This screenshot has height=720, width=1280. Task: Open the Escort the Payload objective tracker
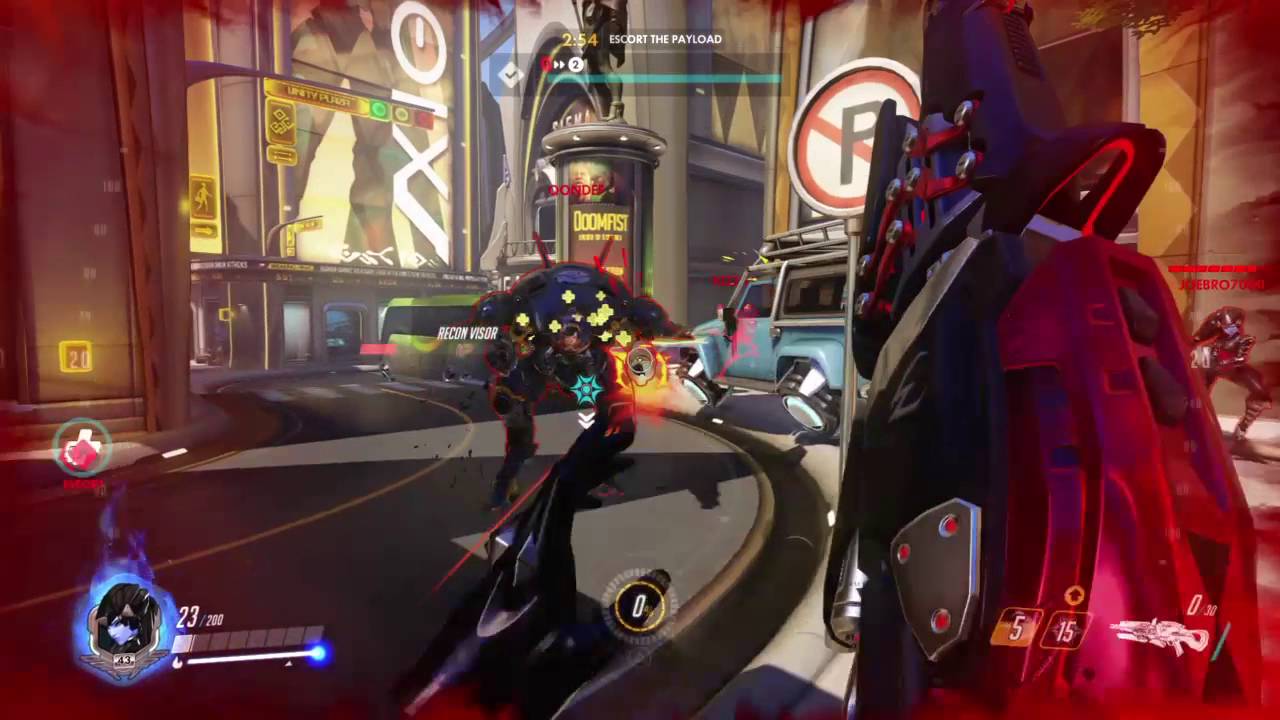(665, 40)
